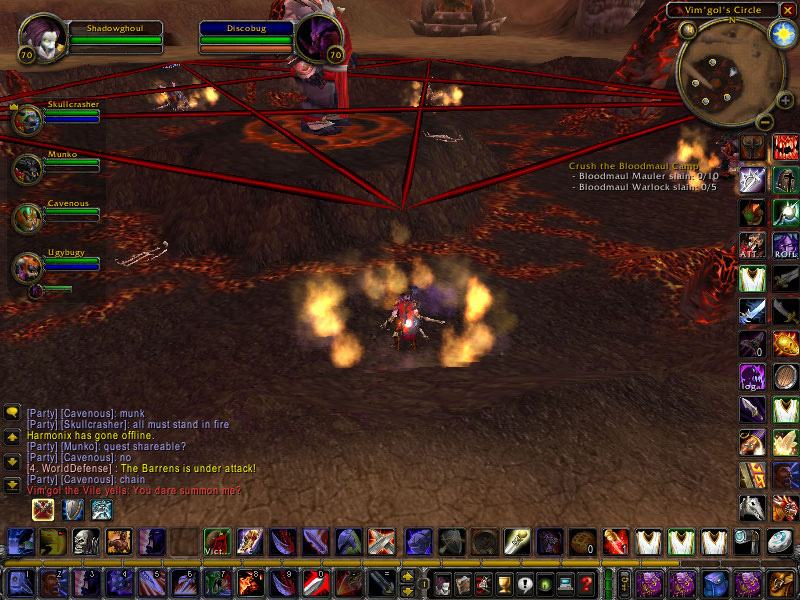Zoom out the minimap with minus button
This screenshot has width=800, height=600.
pos(763,122)
